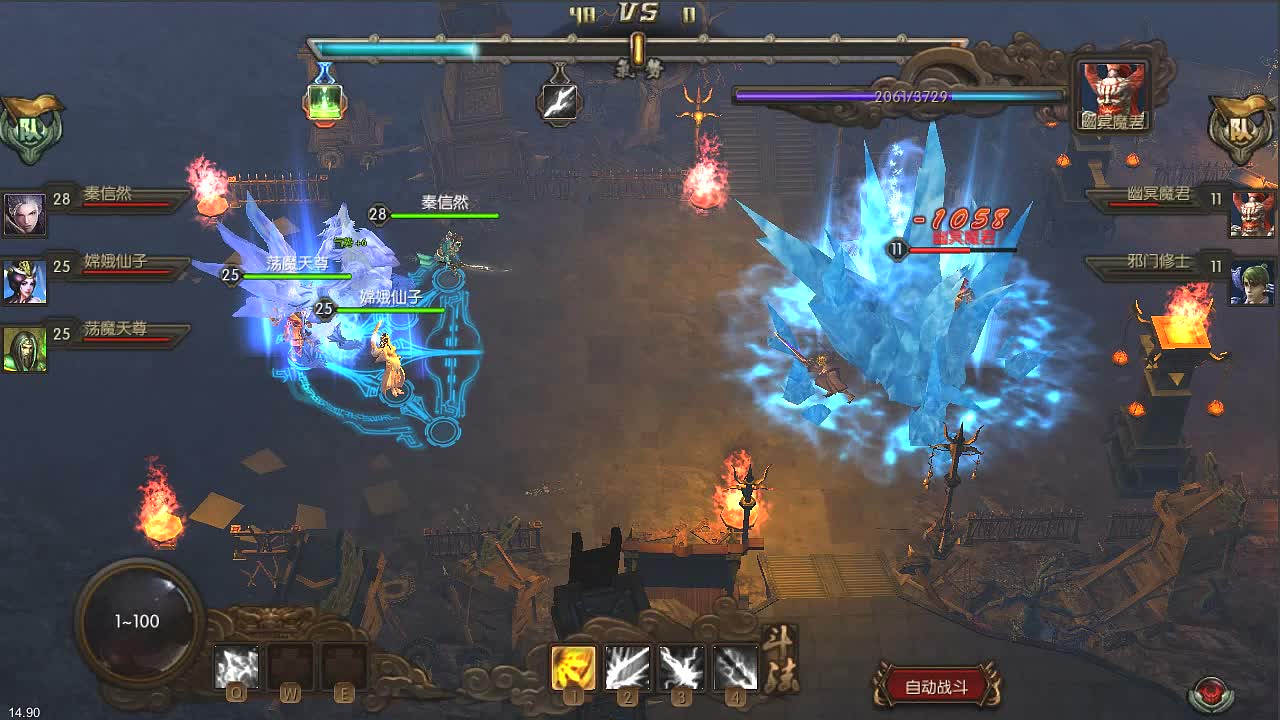The height and width of the screenshot is (720, 1280).
Task: Cast the branching lightning skill in slot 3
Action: (681, 667)
